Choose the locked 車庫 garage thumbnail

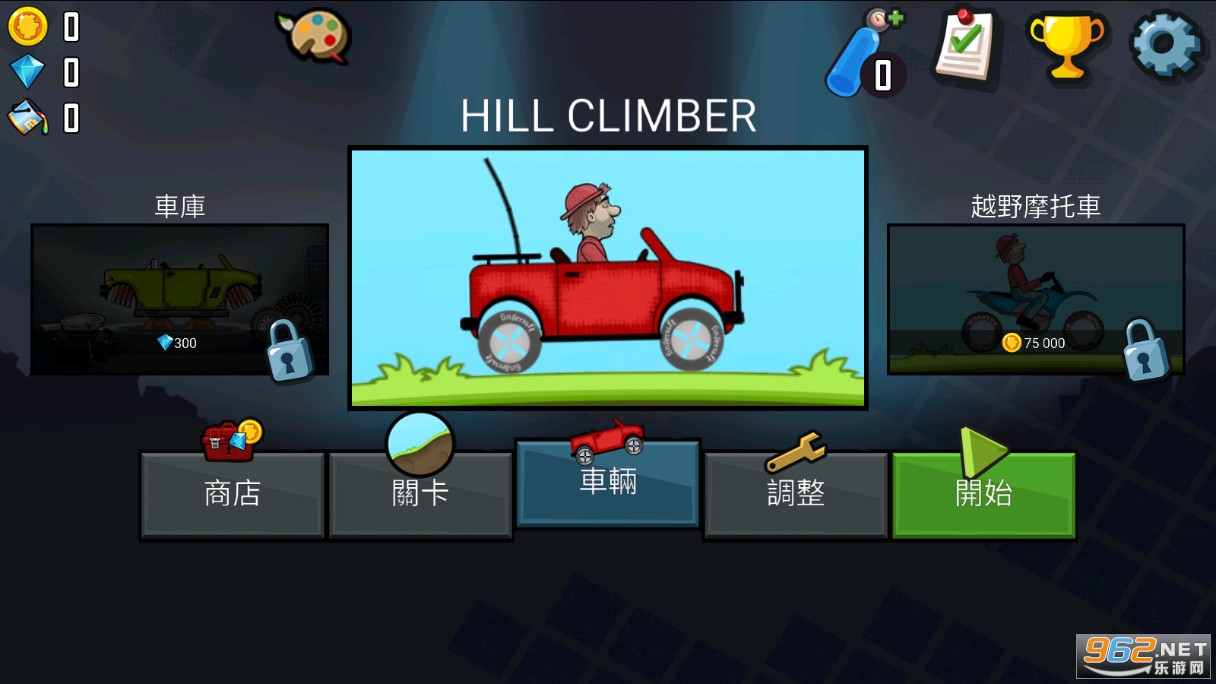(180, 299)
